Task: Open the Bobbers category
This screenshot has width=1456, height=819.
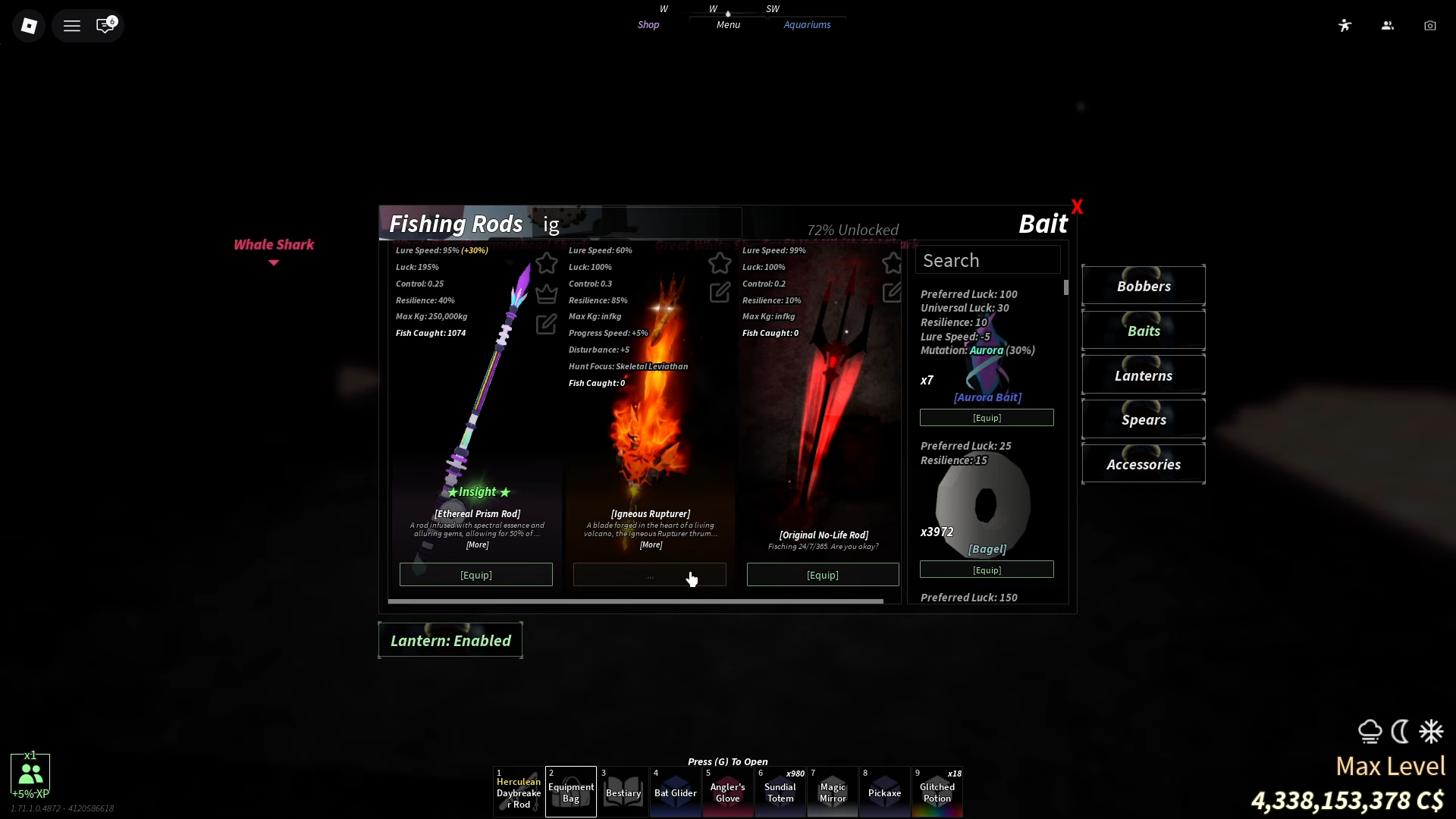Action: pos(1143,286)
